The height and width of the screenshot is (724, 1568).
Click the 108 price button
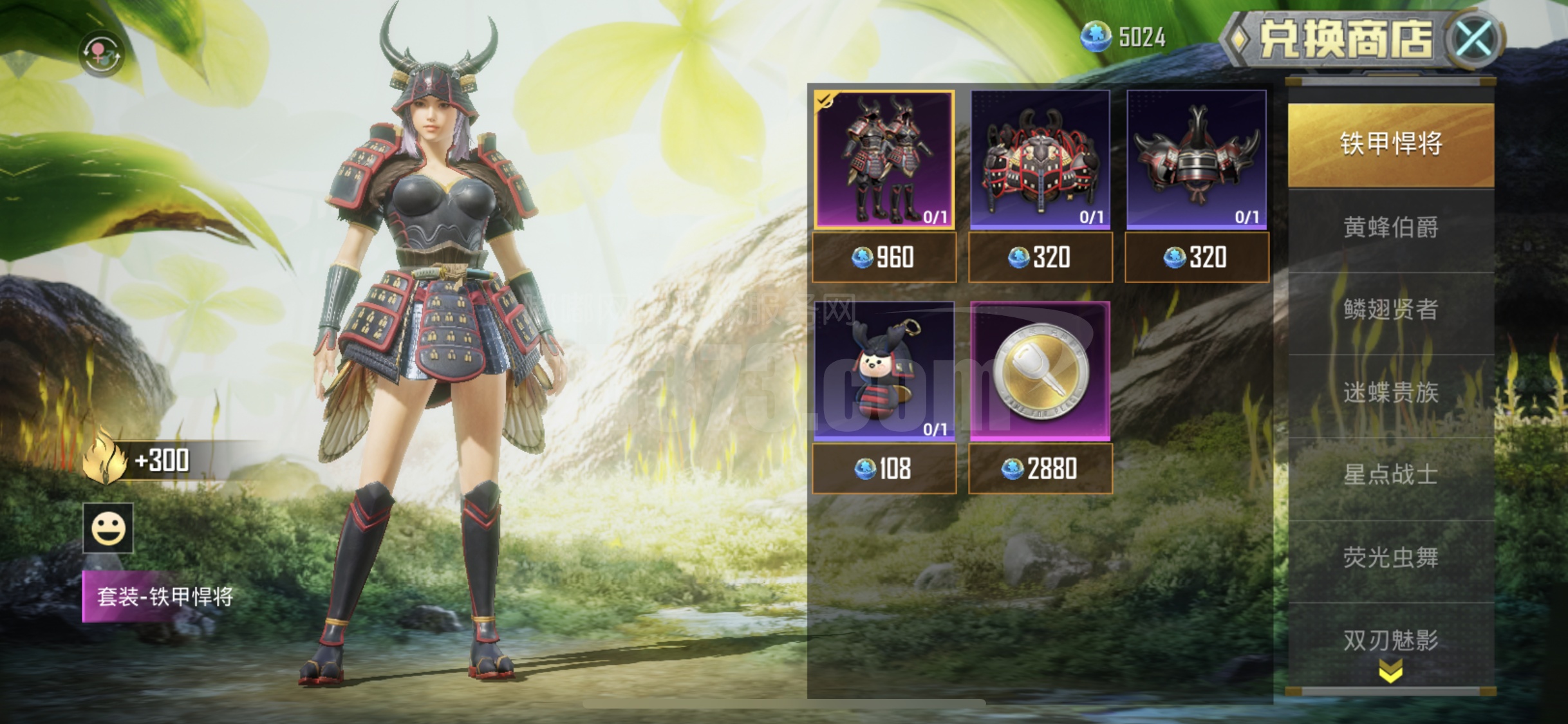coord(884,469)
